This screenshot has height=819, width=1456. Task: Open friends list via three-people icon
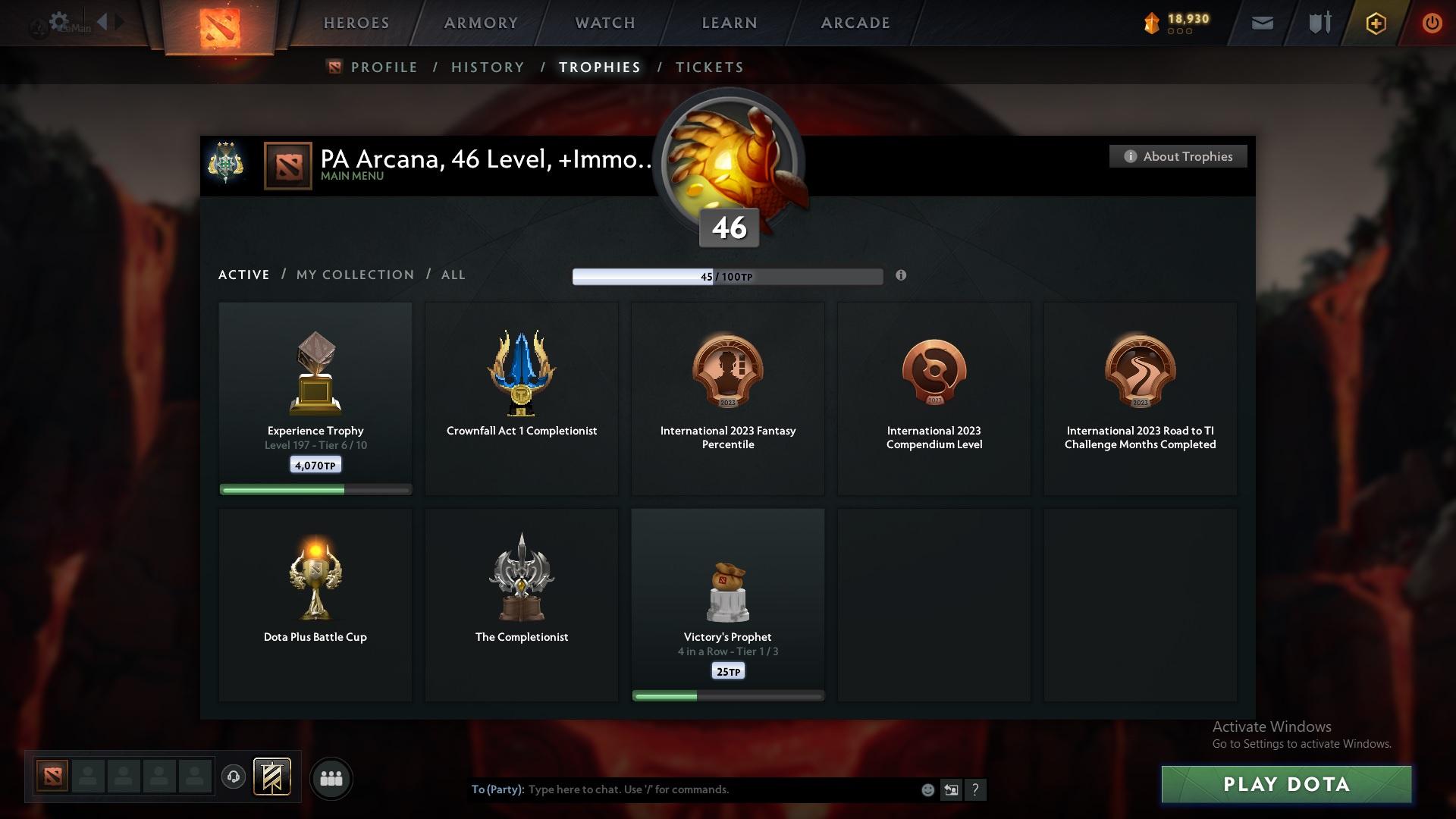tap(331, 778)
